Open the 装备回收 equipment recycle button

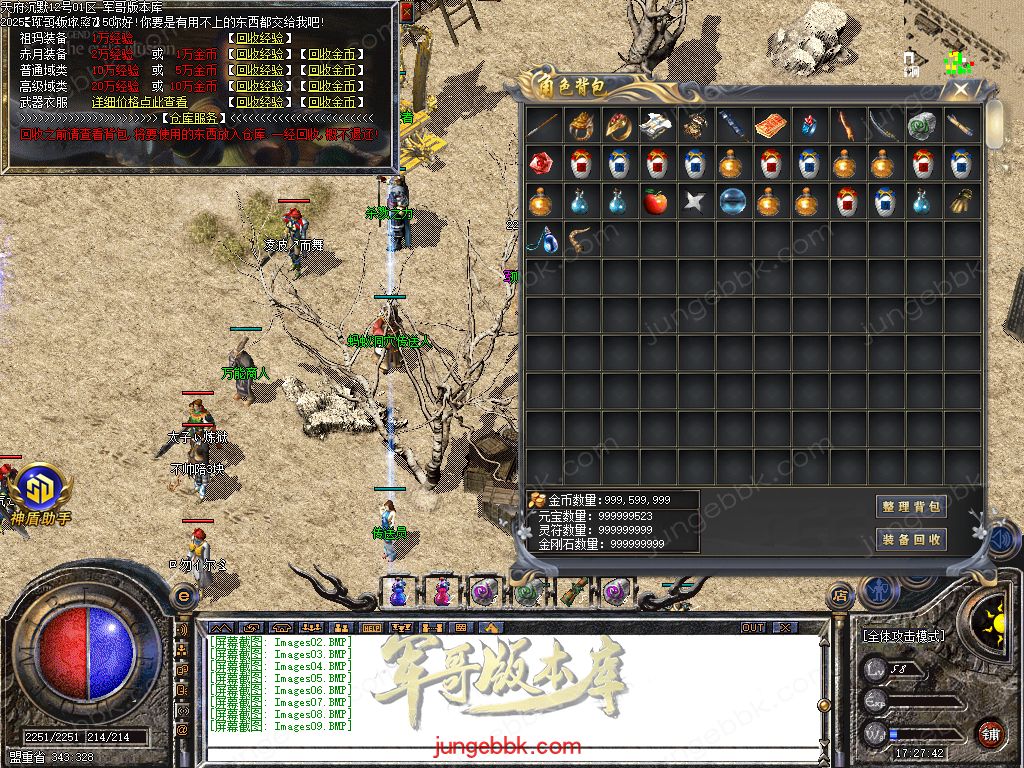[911, 539]
